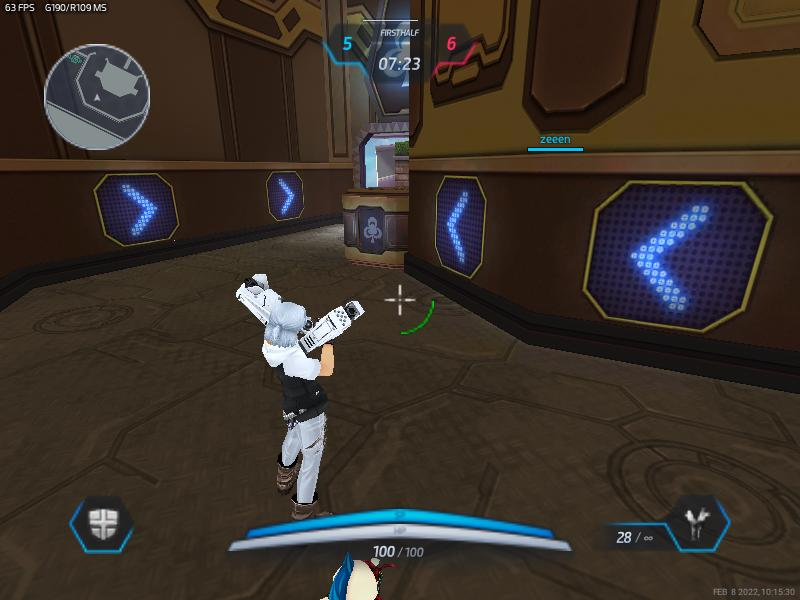The height and width of the screenshot is (600, 800).
Task: Click the circular minimap
Action: click(x=97, y=96)
